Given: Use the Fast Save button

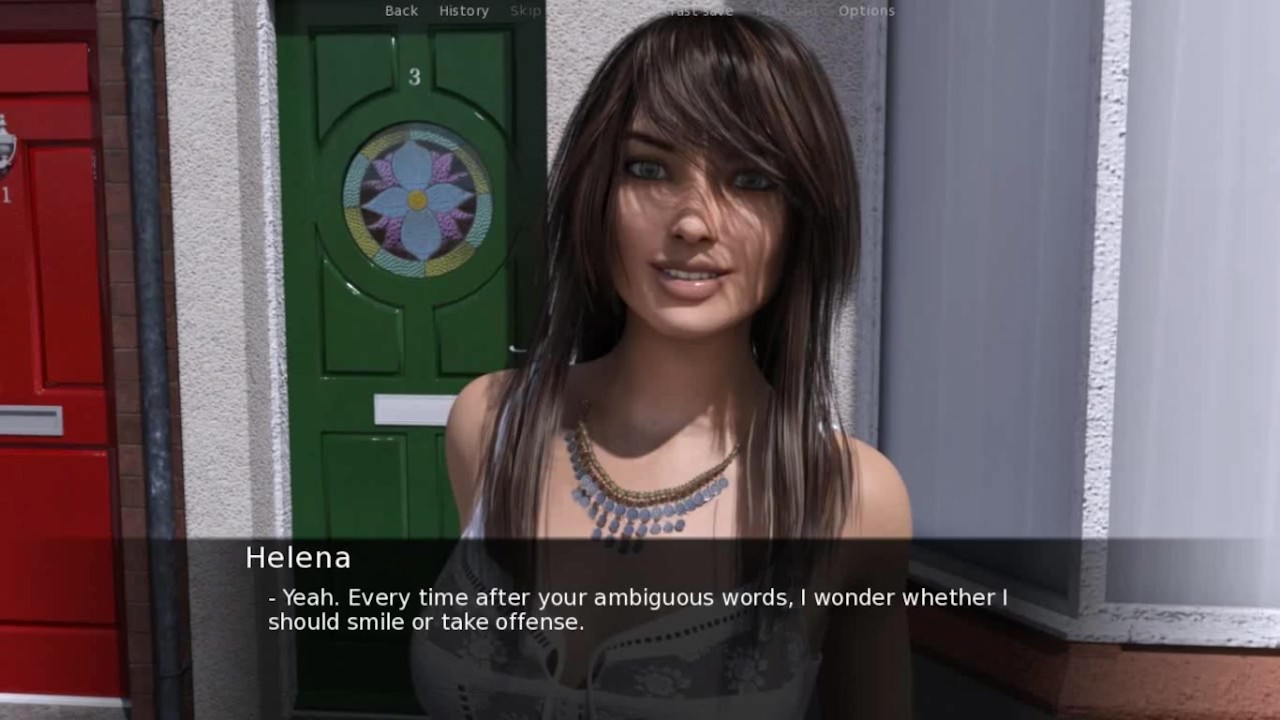Looking at the screenshot, I should [x=701, y=11].
